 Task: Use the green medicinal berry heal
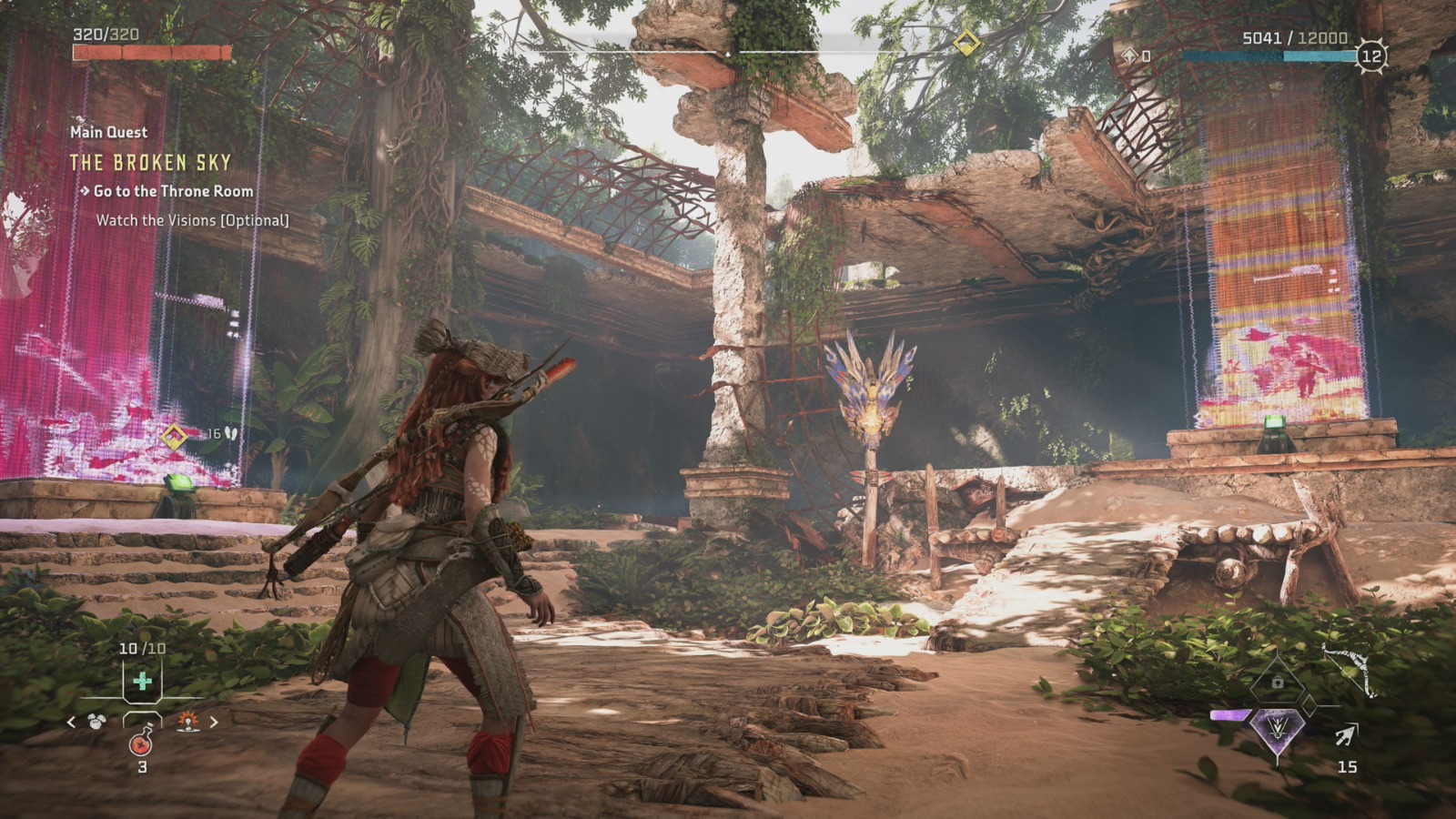pyautogui.click(x=142, y=681)
